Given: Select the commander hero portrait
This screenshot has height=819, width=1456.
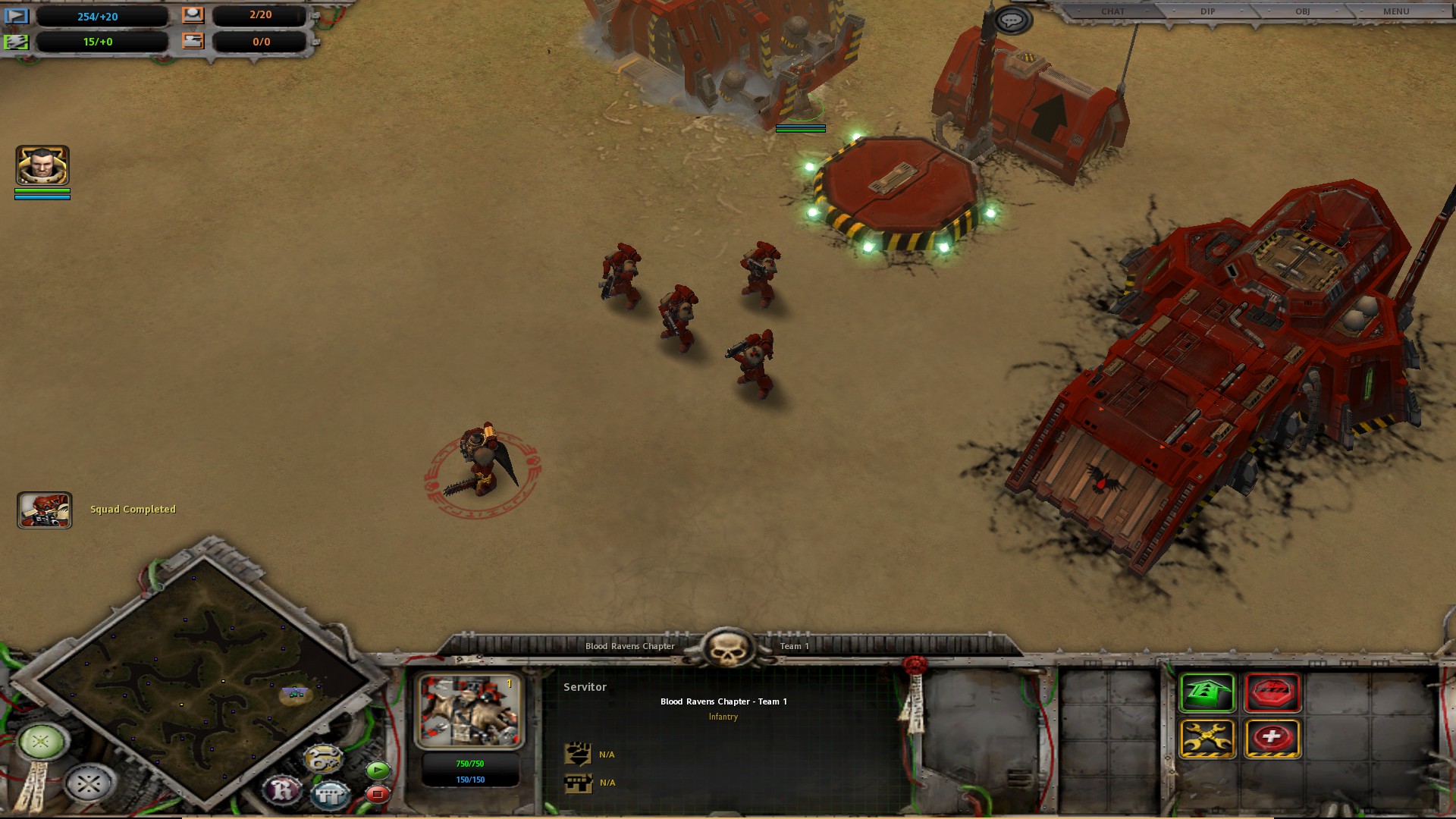Looking at the screenshot, I should [x=42, y=165].
